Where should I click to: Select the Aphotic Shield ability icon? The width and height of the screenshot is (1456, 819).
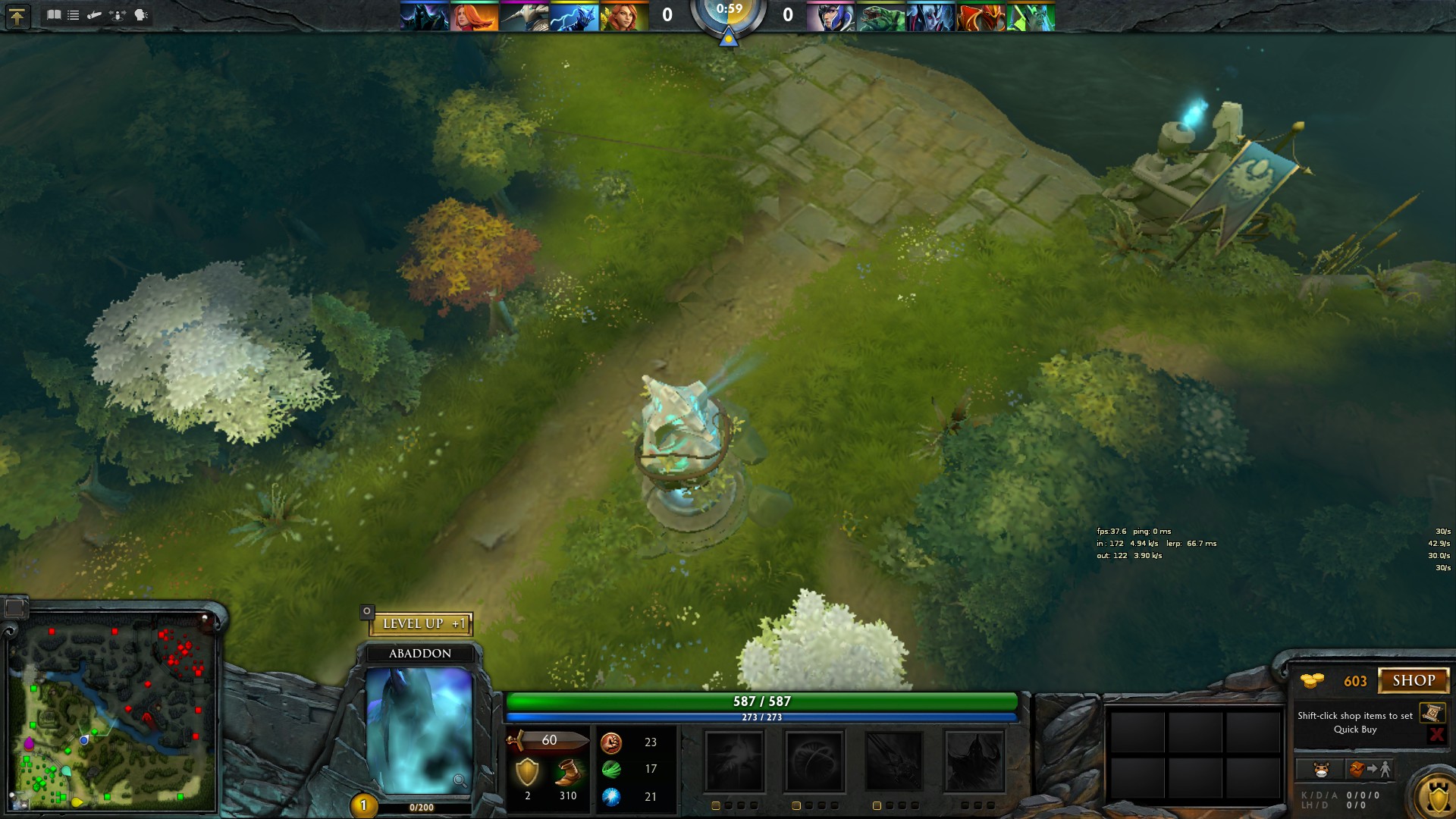(814, 761)
